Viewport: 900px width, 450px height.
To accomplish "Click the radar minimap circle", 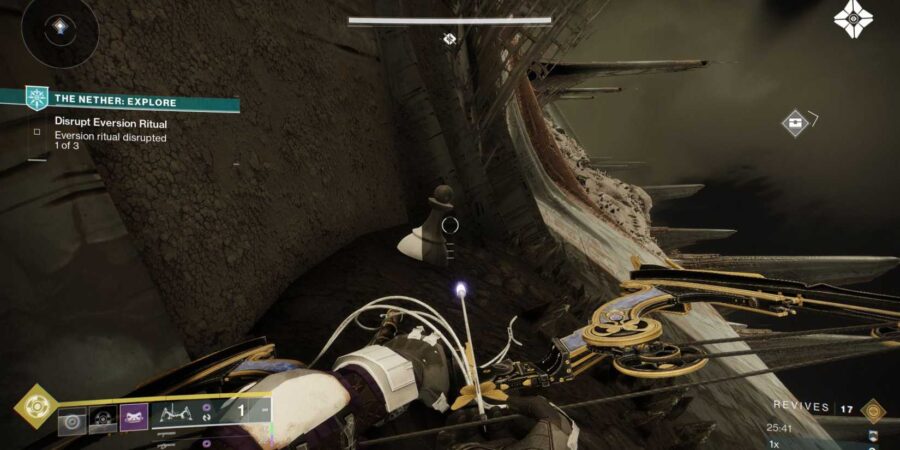I will pos(59,31).
